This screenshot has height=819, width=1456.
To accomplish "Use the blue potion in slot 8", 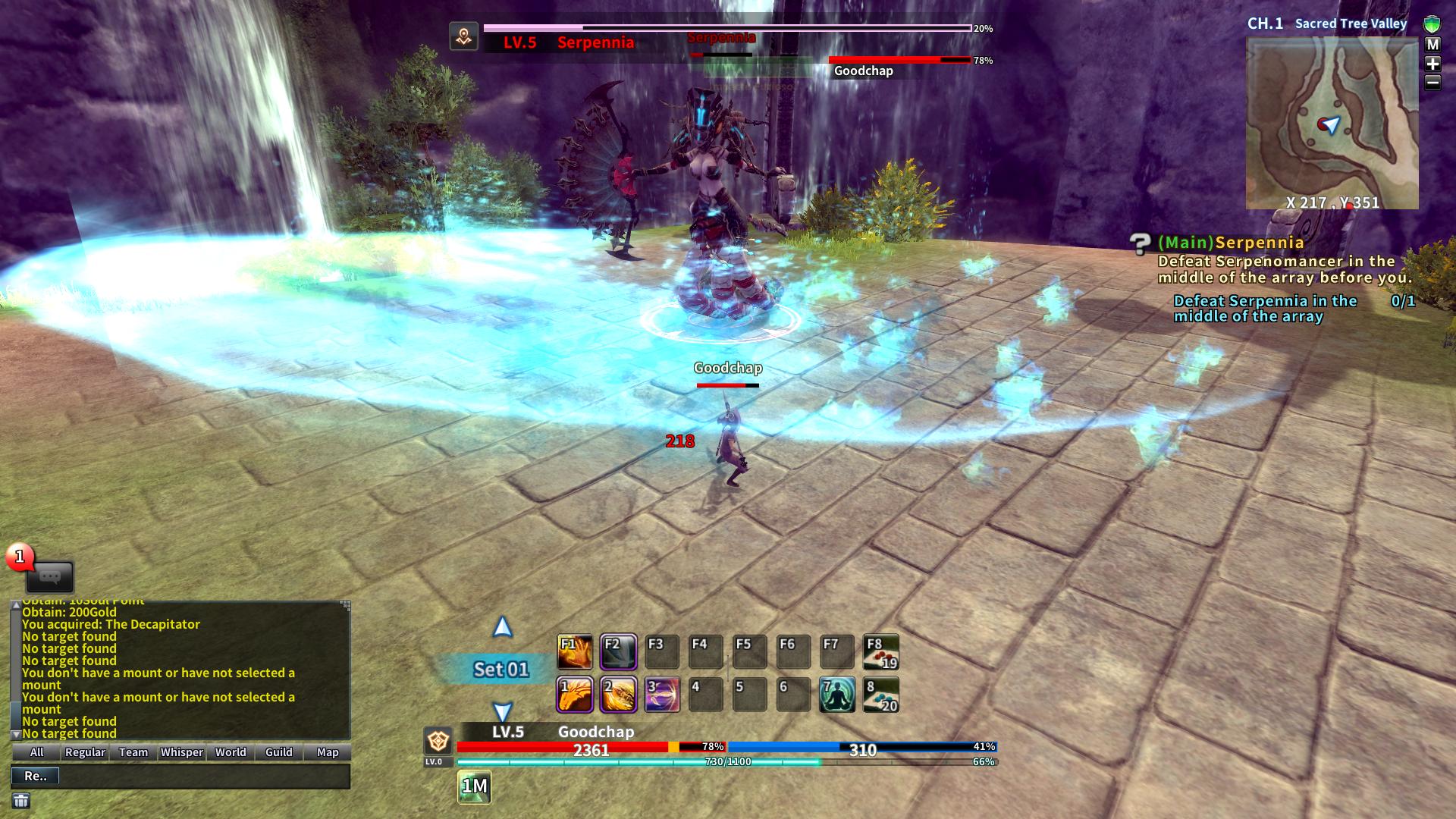I will click(x=881, y=695).
